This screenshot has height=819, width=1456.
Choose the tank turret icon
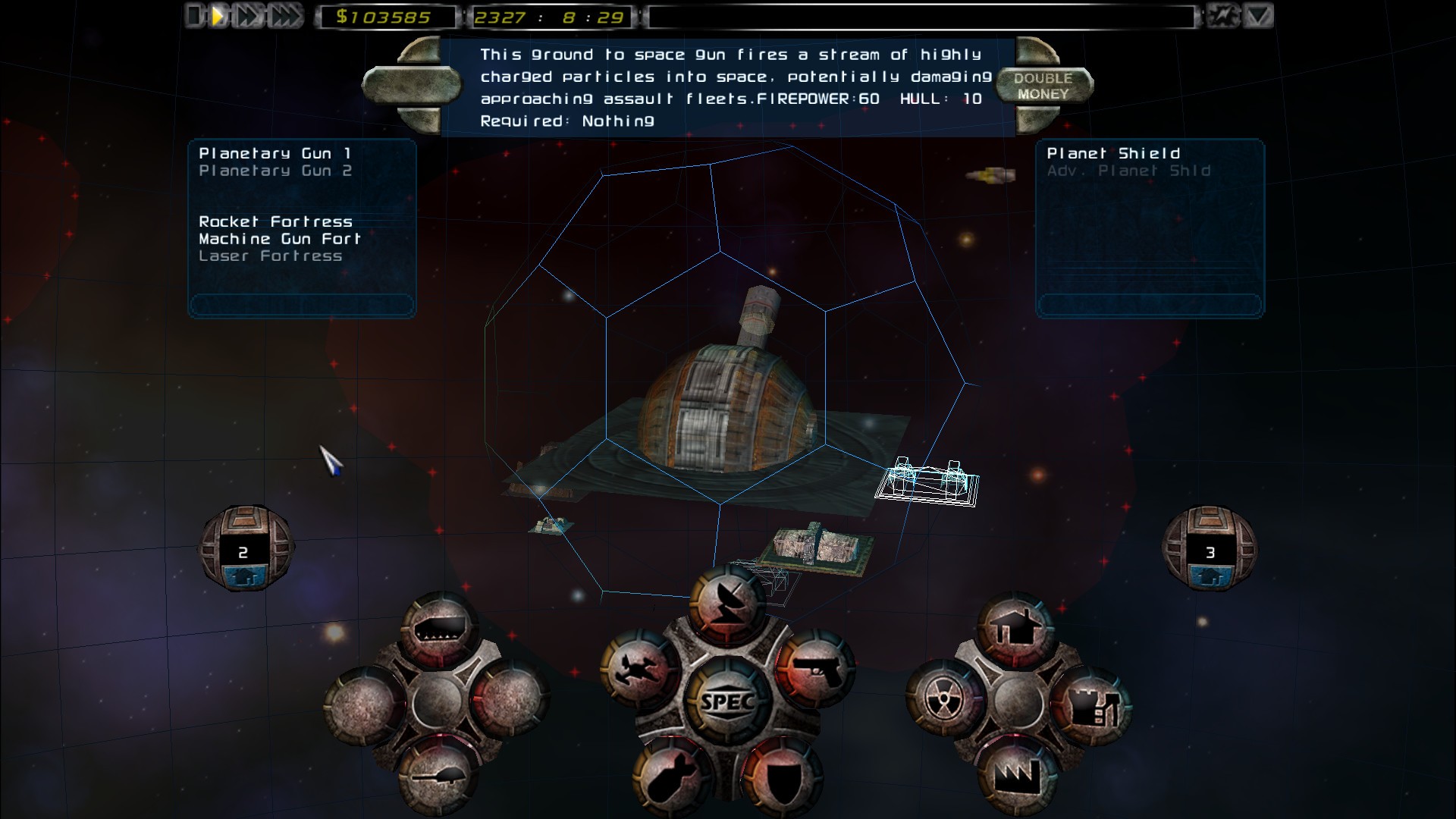pos(437,777)
